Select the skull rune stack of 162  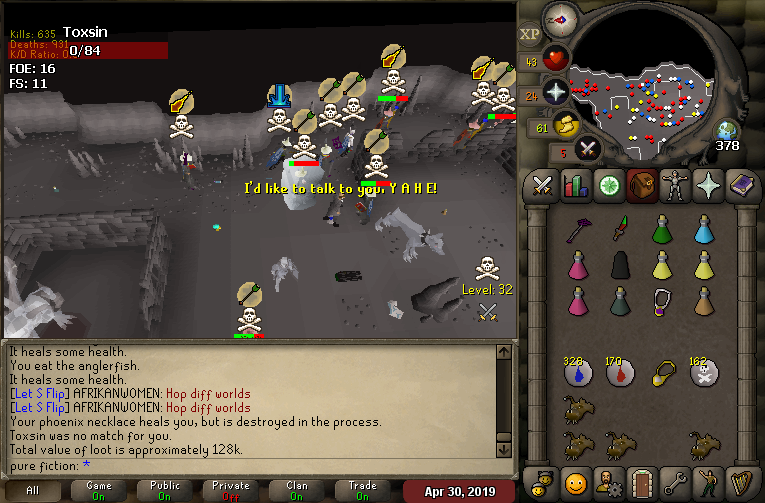(x=704, y=373)
